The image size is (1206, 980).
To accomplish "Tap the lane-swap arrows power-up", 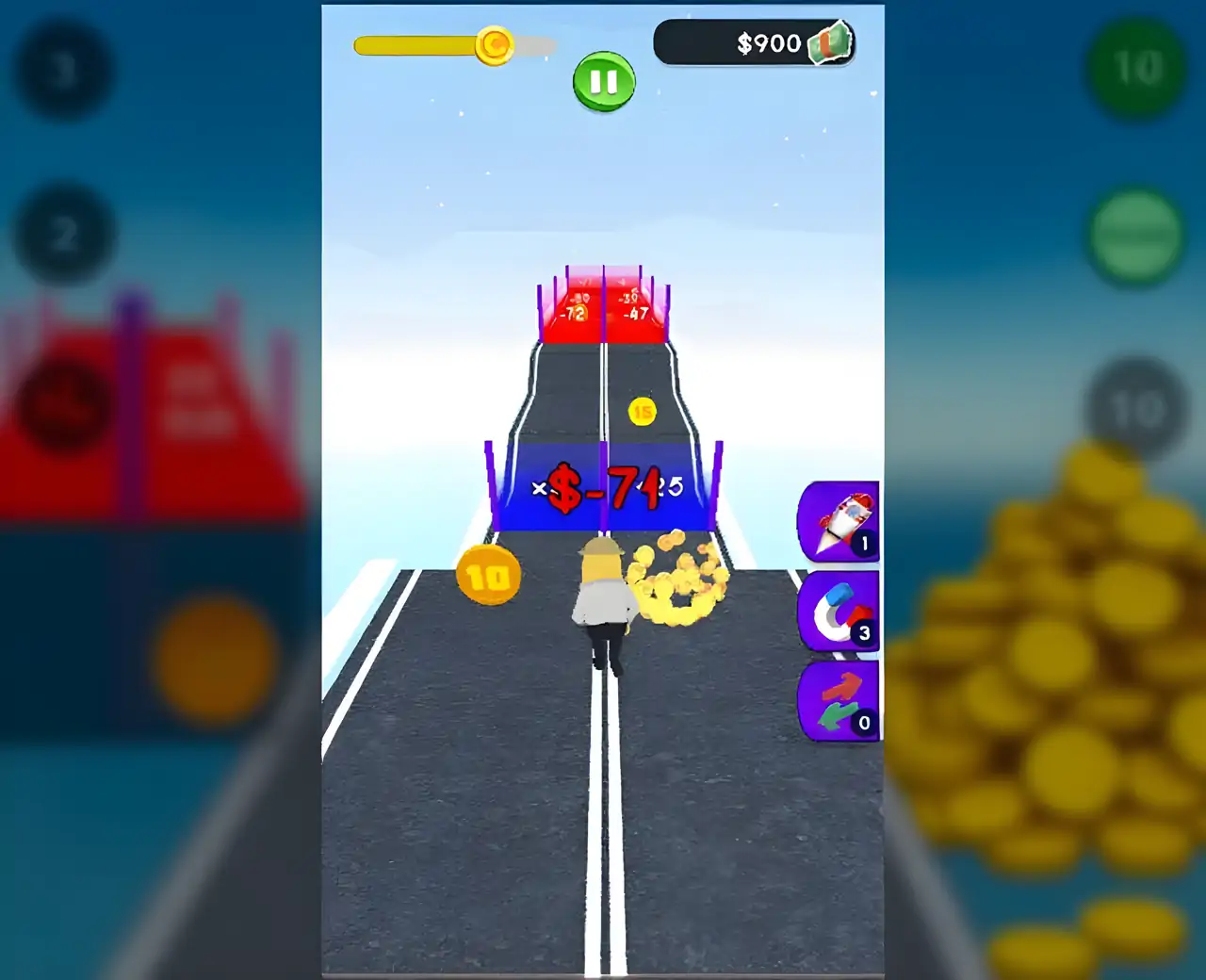I will point(838,701).
